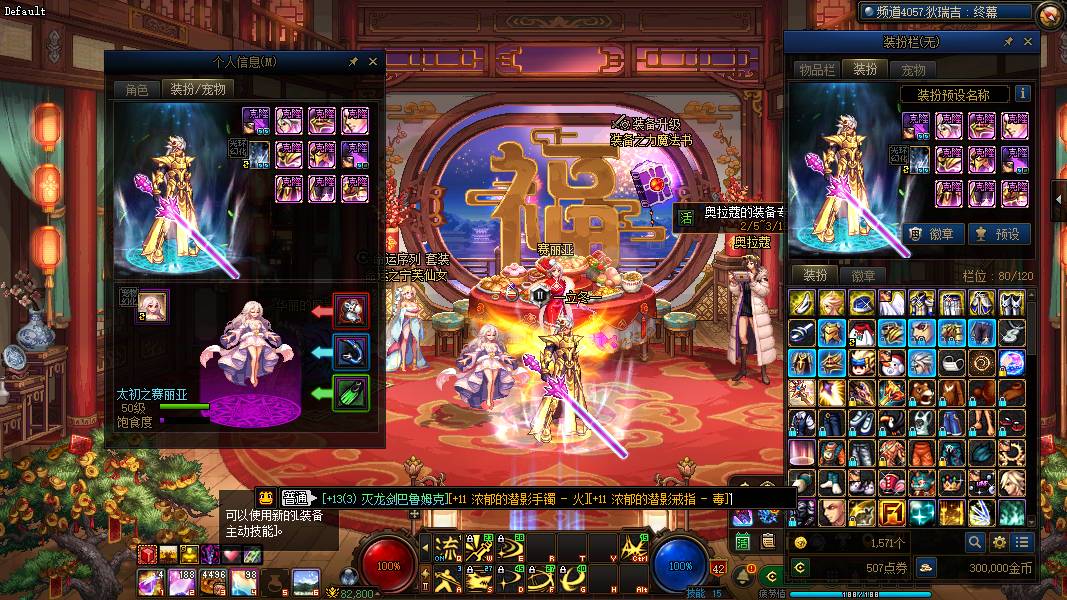Open the 预设 preset button
Image resolution: width=1067 pixels, height=600 pixels.
tap(999, 233)
